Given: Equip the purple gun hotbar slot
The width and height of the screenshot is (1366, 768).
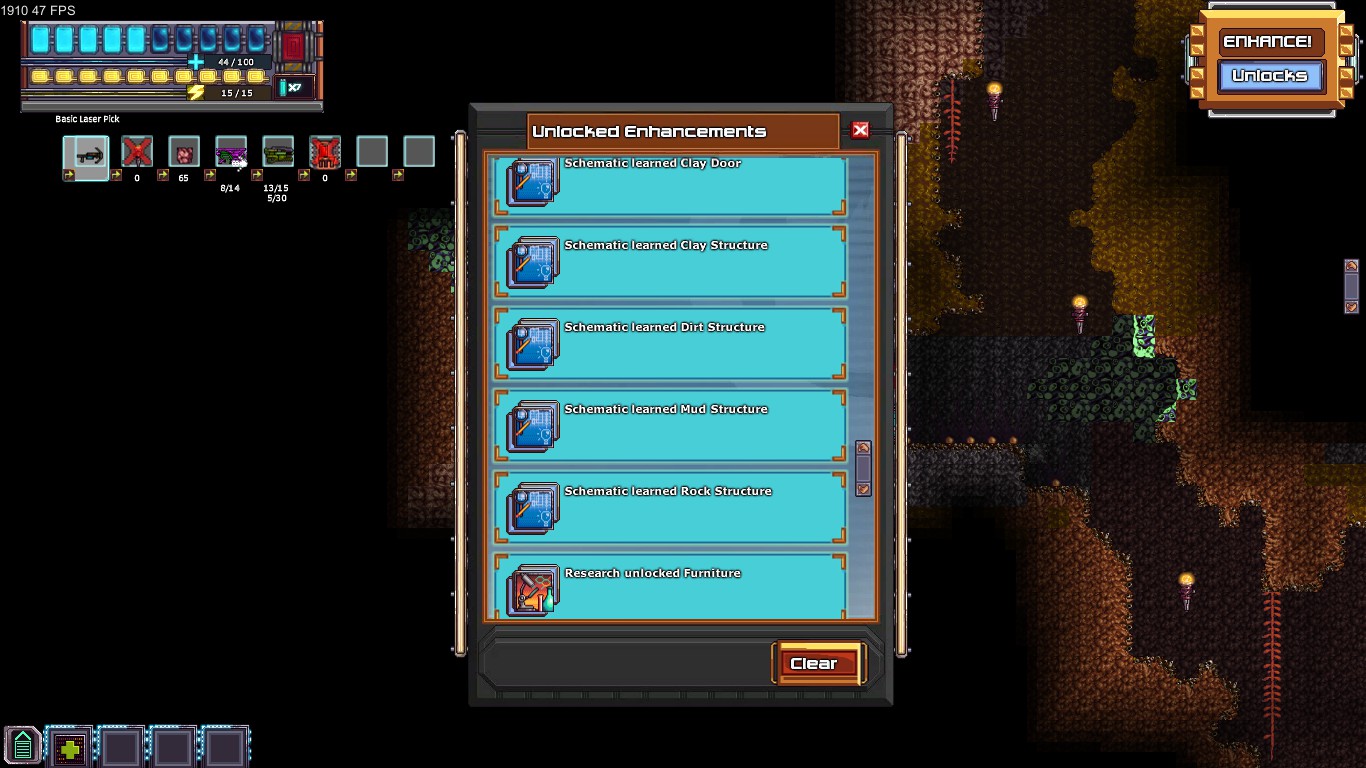Looking at the screenshot, I should 231,153.
